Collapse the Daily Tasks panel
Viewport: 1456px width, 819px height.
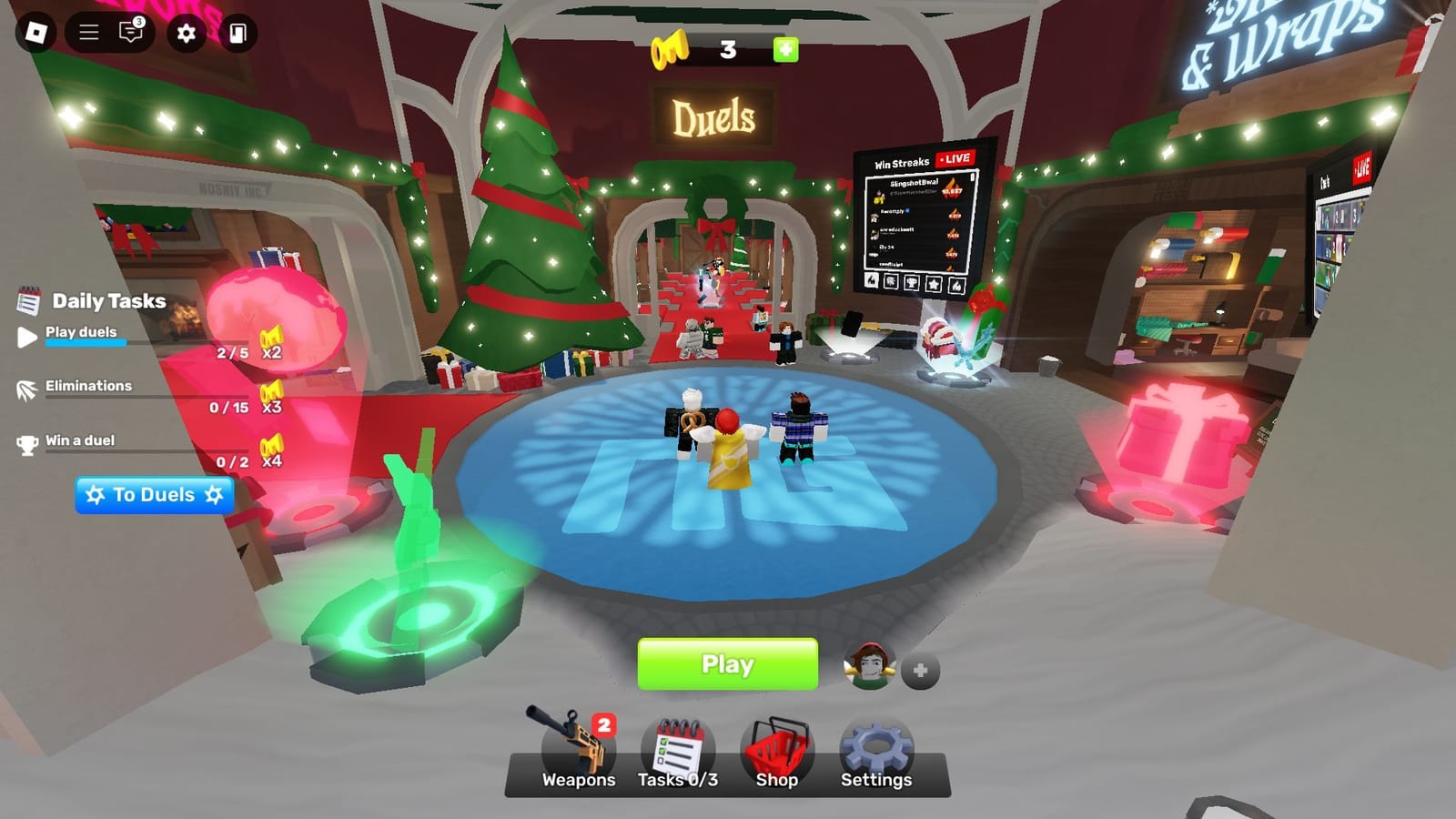point(30,299)
